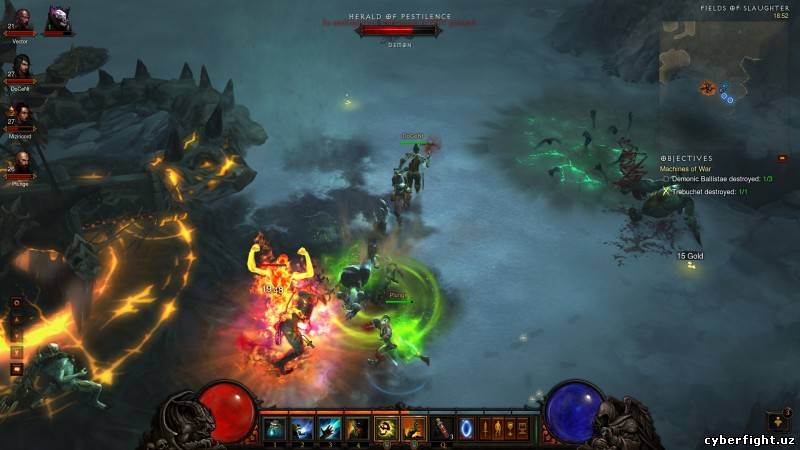Select the yellow-green swirl primary attack skill
Image resolution: width=800 pixels, height=450 pixels.
(386, 429)
